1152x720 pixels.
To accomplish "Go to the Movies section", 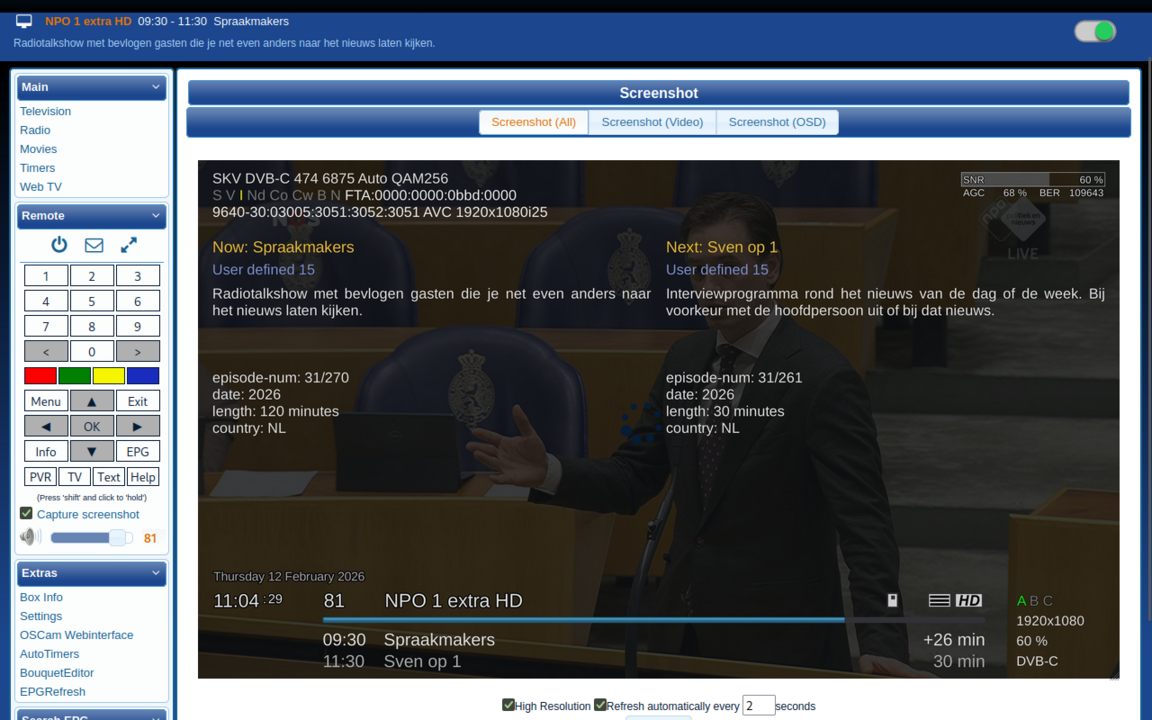I will [38, 149].
